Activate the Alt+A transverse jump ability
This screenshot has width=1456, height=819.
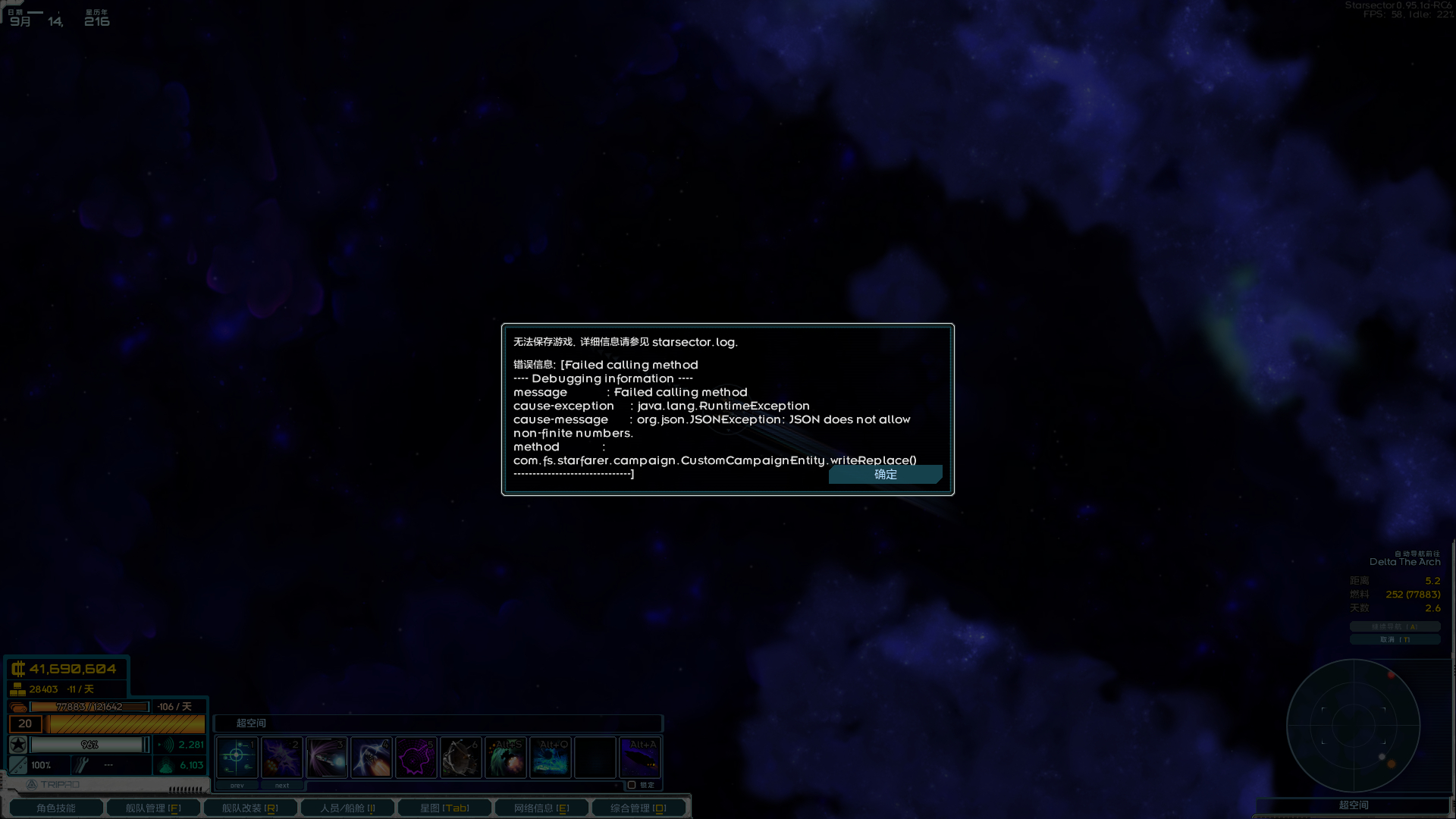(639, 757)
